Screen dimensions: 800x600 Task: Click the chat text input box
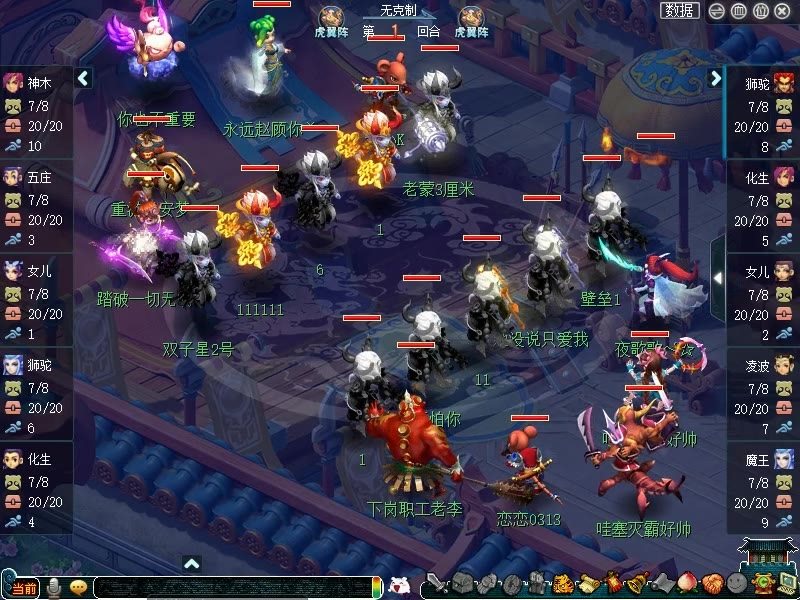[x=230, y=587]
